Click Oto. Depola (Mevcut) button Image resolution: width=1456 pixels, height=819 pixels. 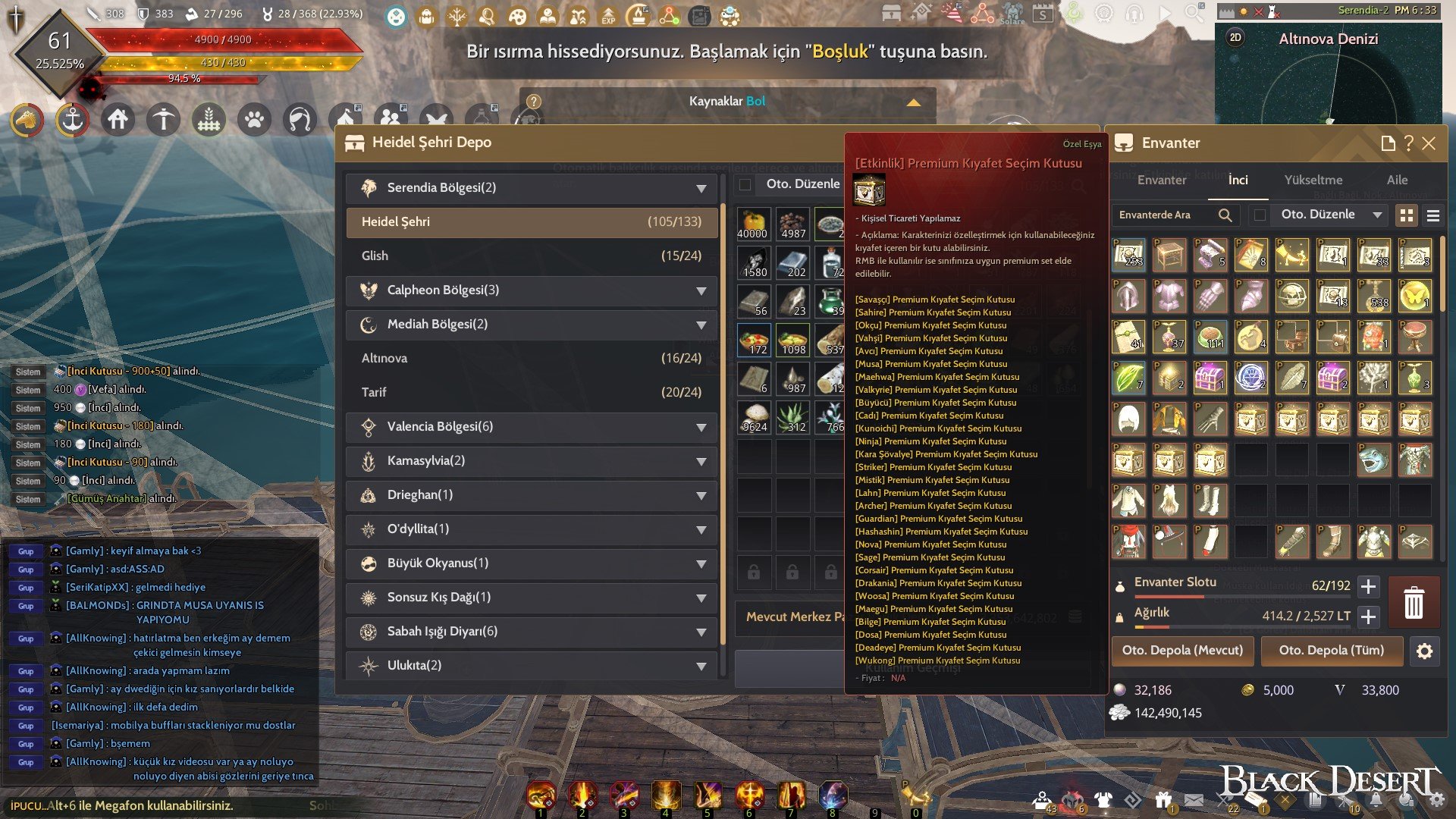pyautogui.click(x=1182, y=651)
